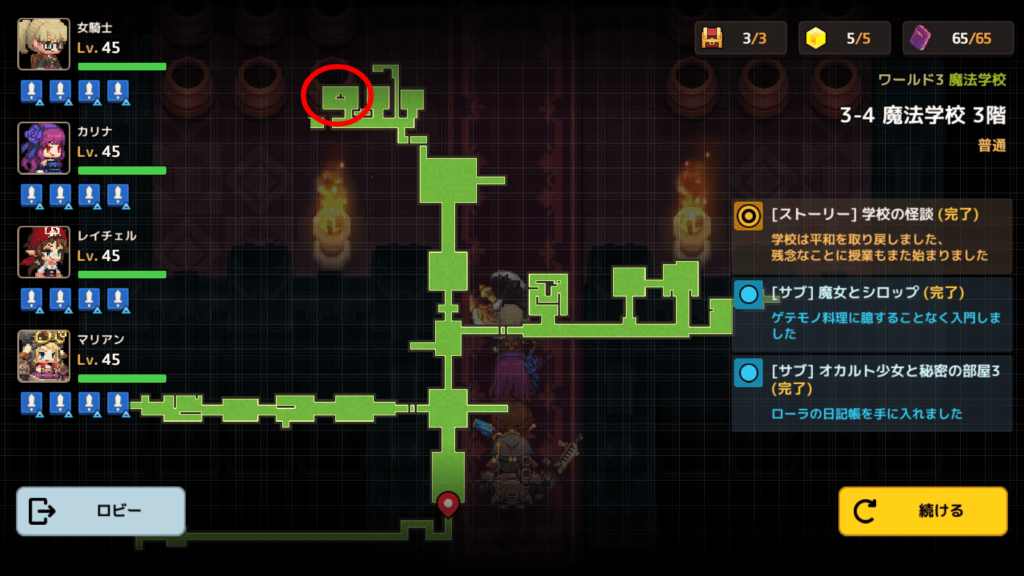Image resolution: width=1024 pixels, height=576 pixels.
Task: Tap the yellow cube counter icon
Action: coord(818,38)
